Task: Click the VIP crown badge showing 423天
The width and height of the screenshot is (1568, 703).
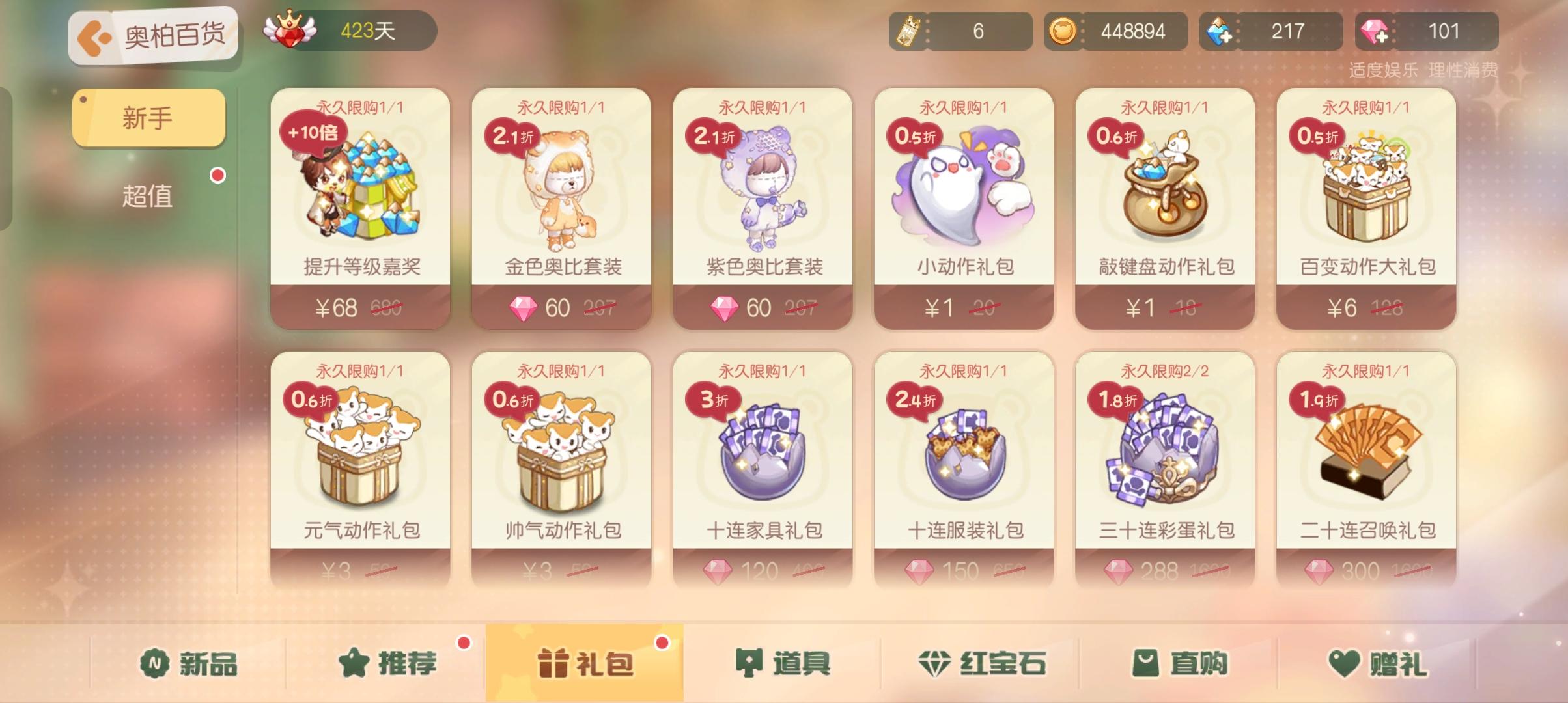Action: tap(291, 29)
